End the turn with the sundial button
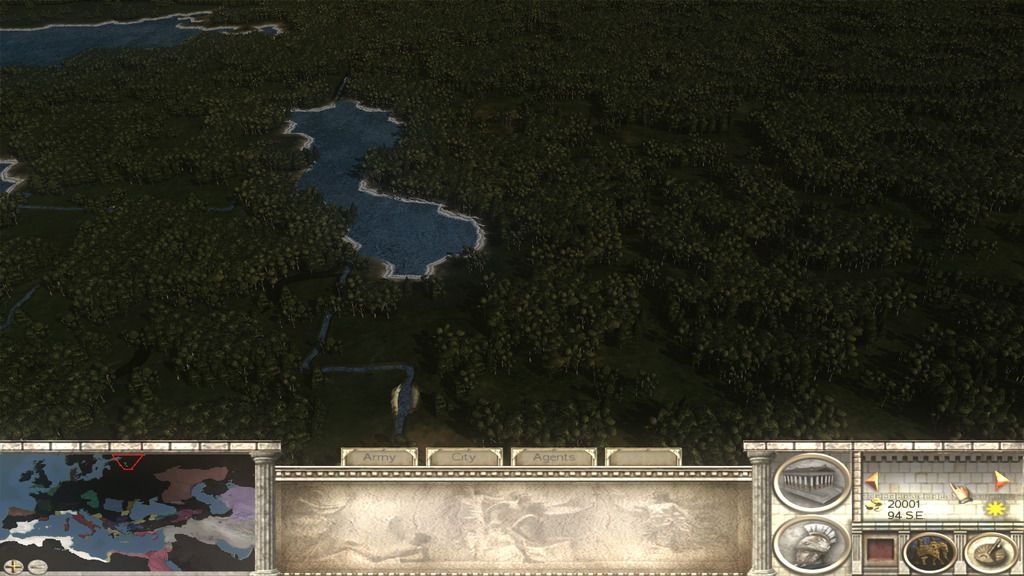1024x576 pixels. [990, 552]
